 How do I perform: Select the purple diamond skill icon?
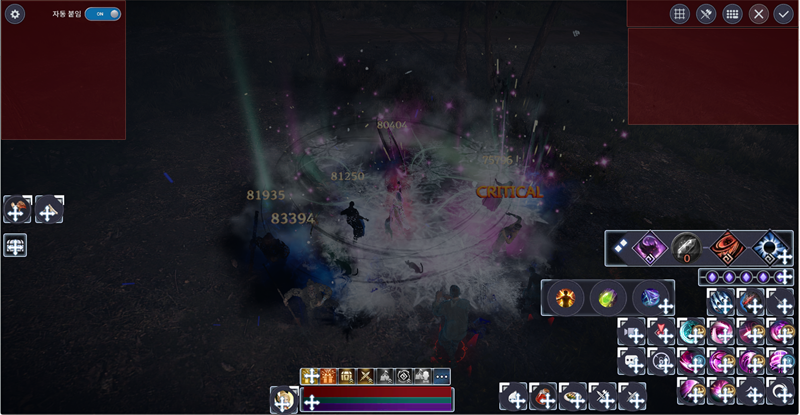pyautogui.click(x=650, y=247)
